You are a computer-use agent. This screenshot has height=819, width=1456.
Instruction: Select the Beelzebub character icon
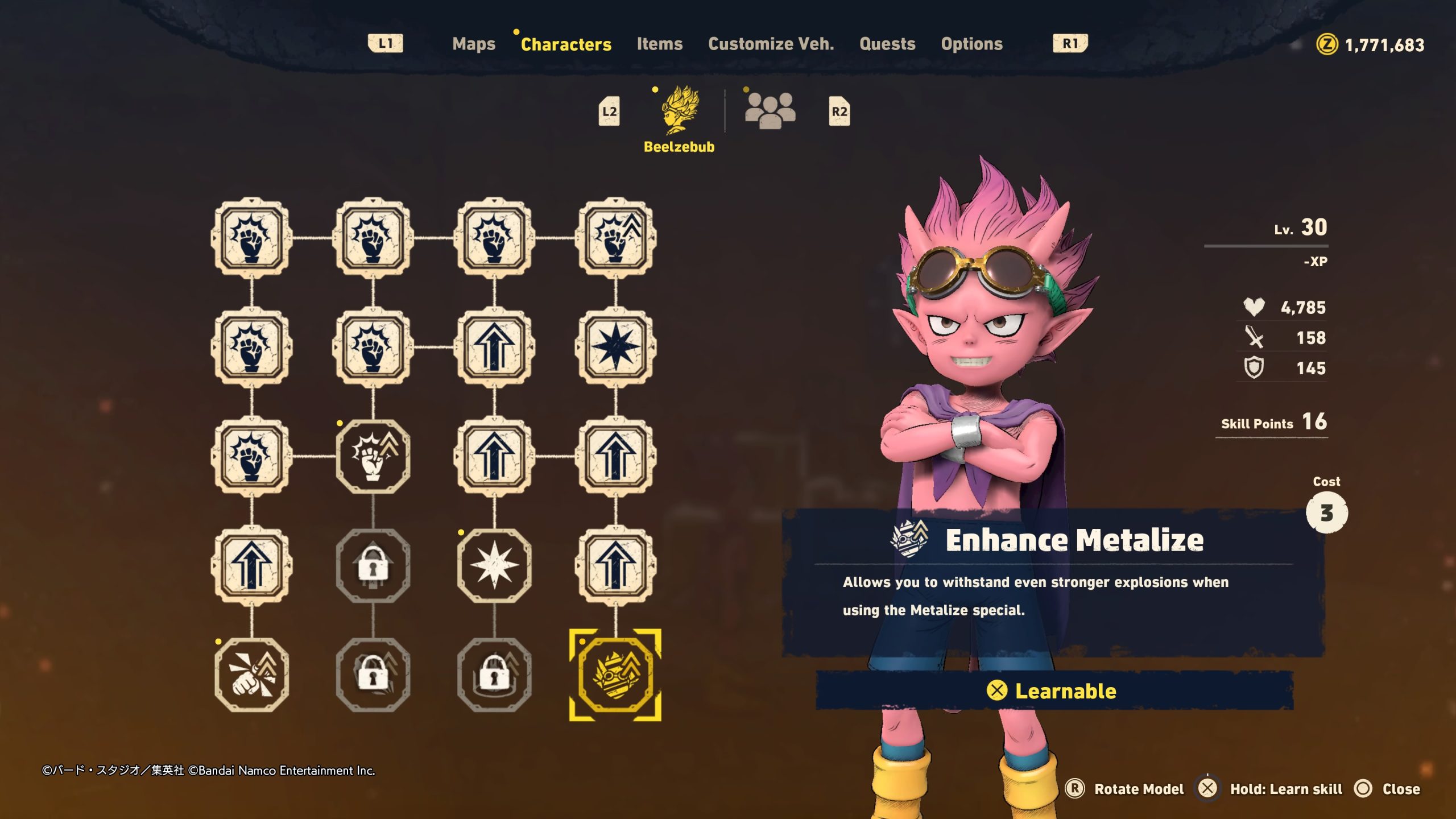click(680, 111)
